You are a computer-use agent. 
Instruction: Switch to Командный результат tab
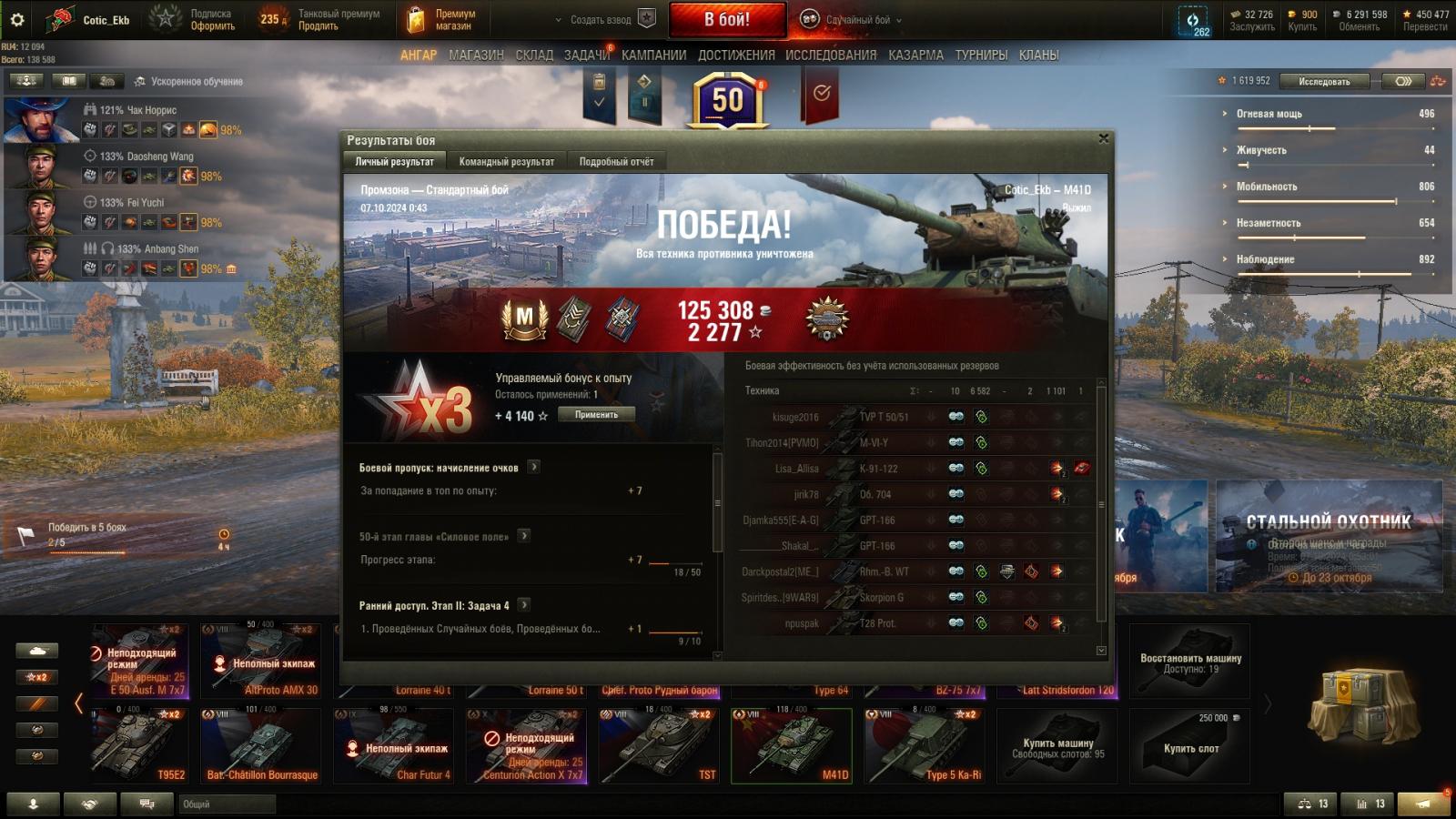click(x=506, y=161)
